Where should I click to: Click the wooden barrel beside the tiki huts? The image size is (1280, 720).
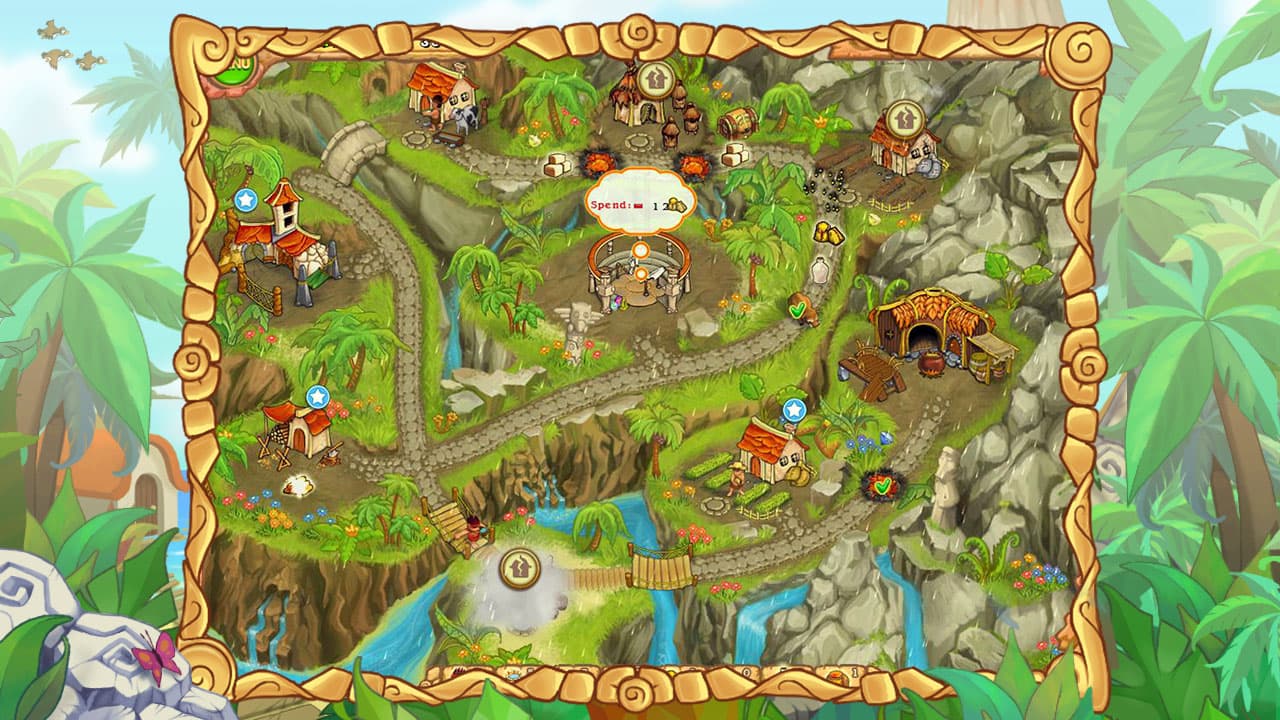(x=736, y=123)
